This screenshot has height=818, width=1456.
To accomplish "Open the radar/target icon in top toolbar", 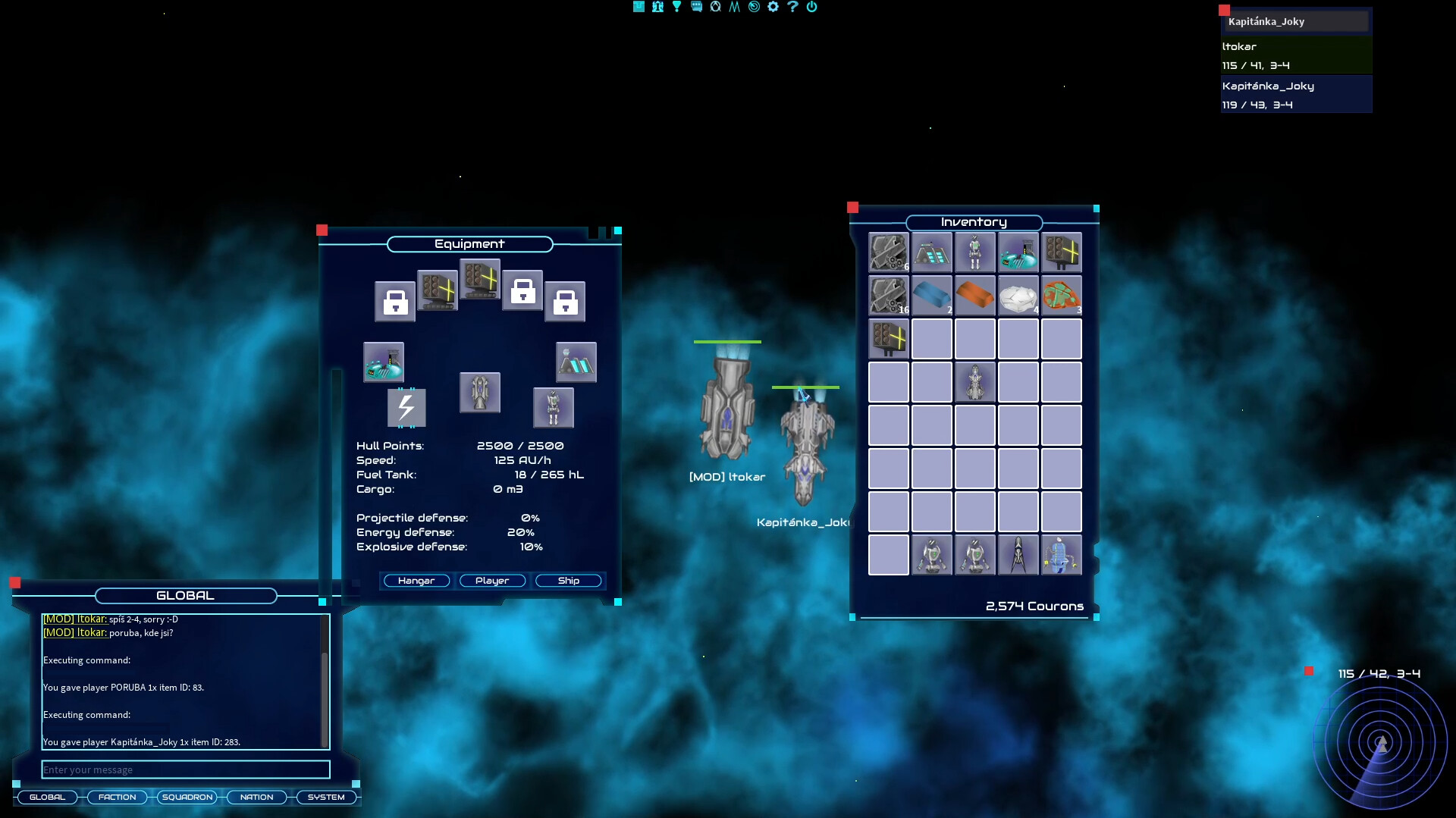I will coord(754,7).
